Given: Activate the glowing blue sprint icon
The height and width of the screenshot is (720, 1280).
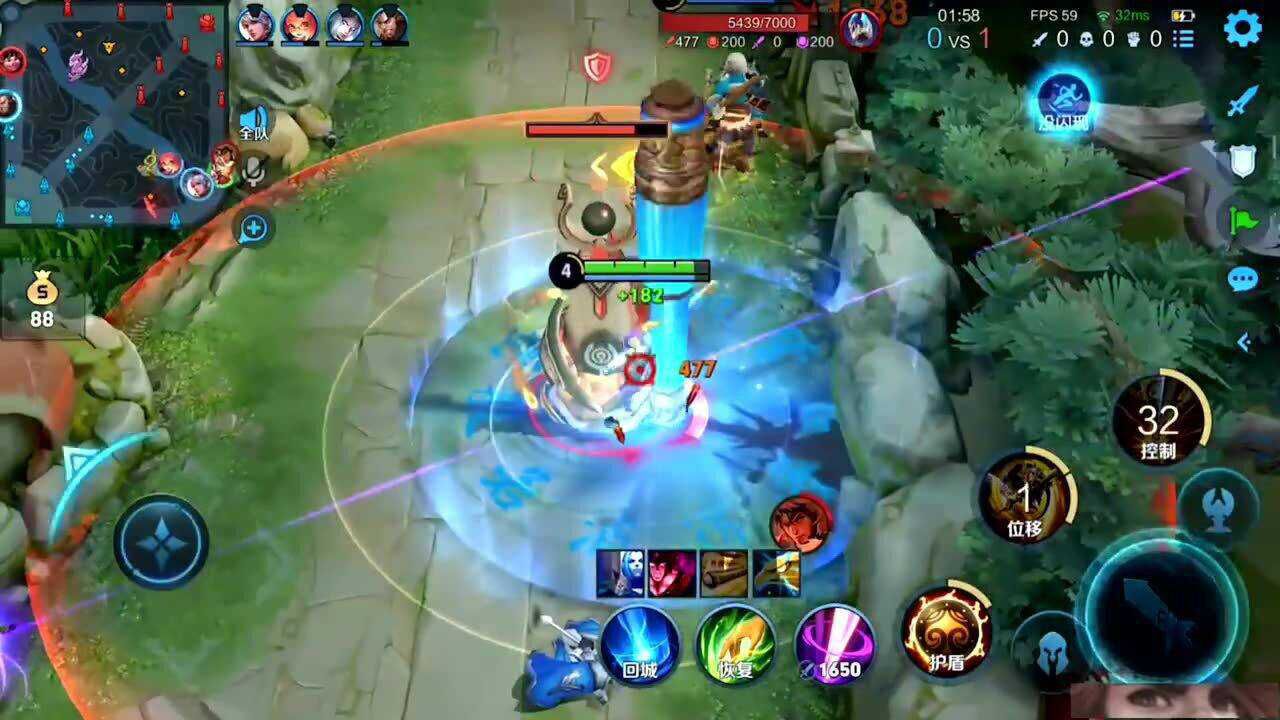Looking at the screenshot, I should point(1062,99).
